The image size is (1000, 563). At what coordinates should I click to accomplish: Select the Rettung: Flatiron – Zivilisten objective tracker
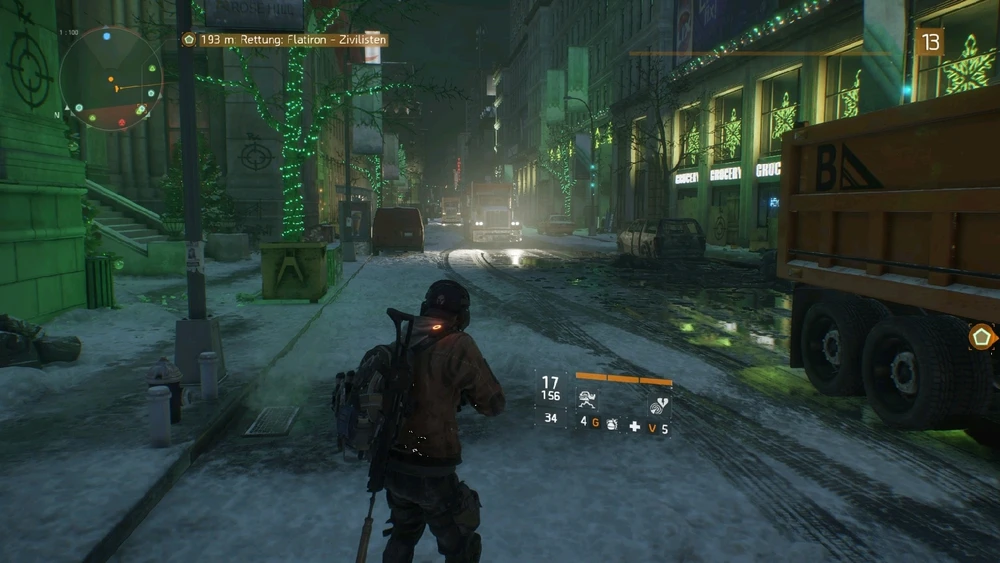pos(285,40)
